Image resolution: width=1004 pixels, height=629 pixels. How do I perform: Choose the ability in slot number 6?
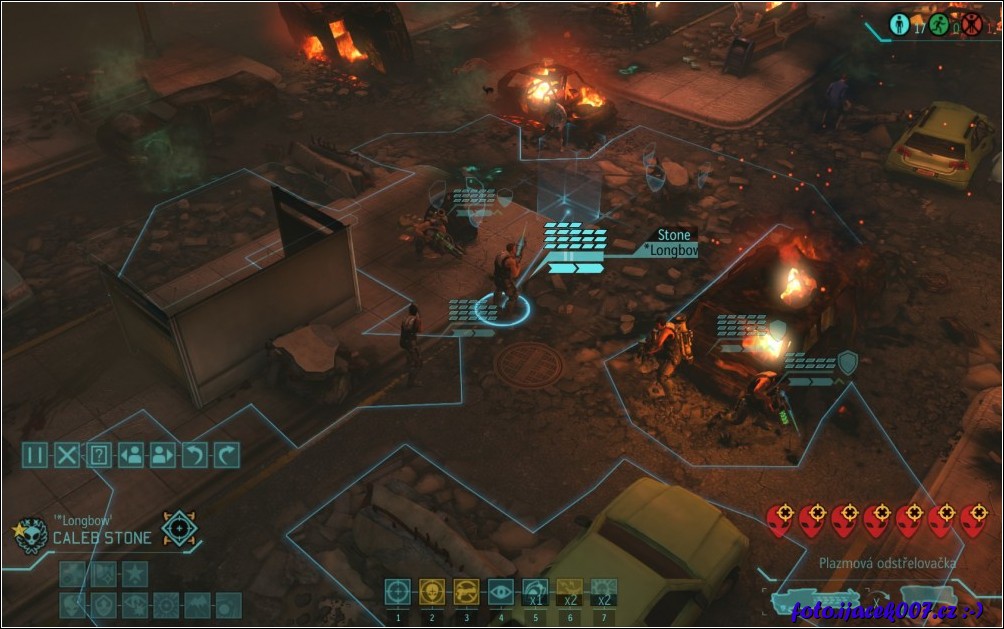570,592
